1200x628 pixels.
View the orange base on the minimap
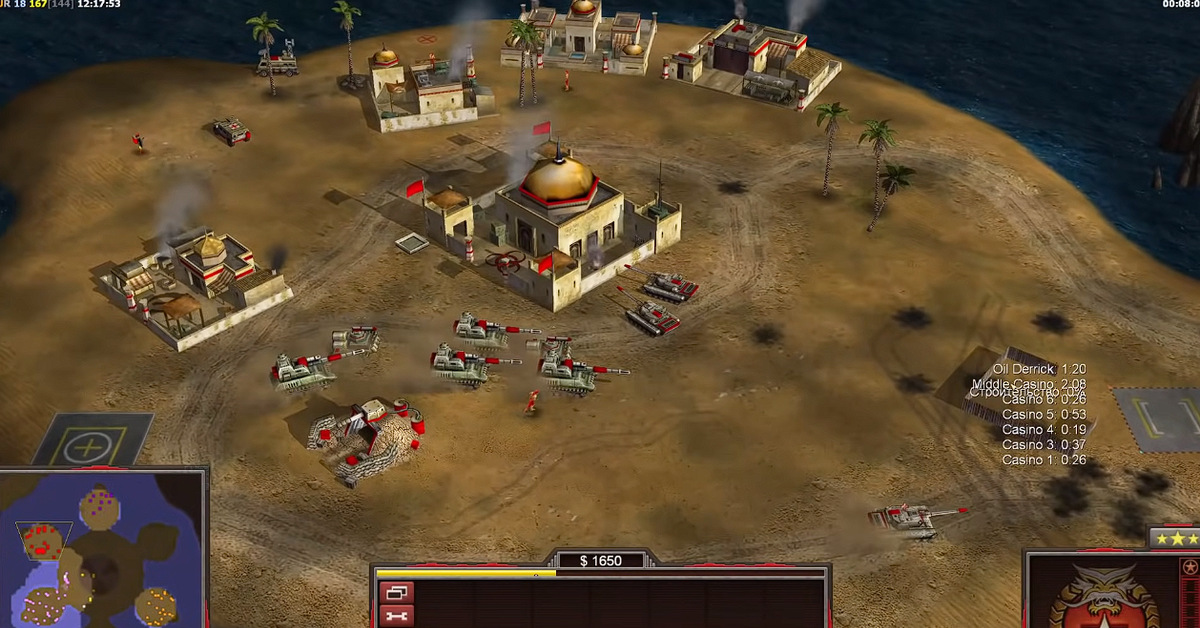pos(157,604)
